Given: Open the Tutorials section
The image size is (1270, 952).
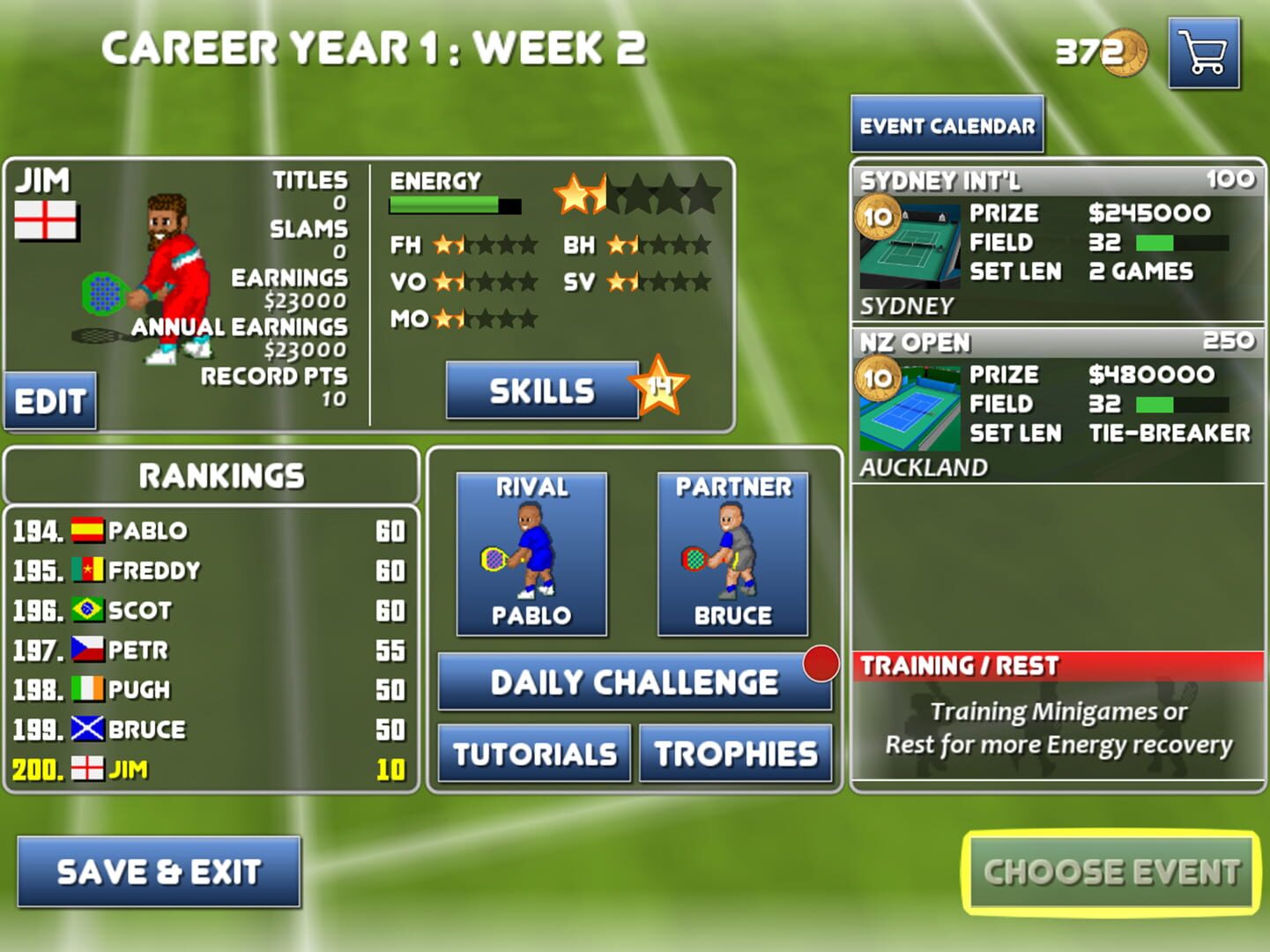Looking at the screenshot, I should [532, 753].
